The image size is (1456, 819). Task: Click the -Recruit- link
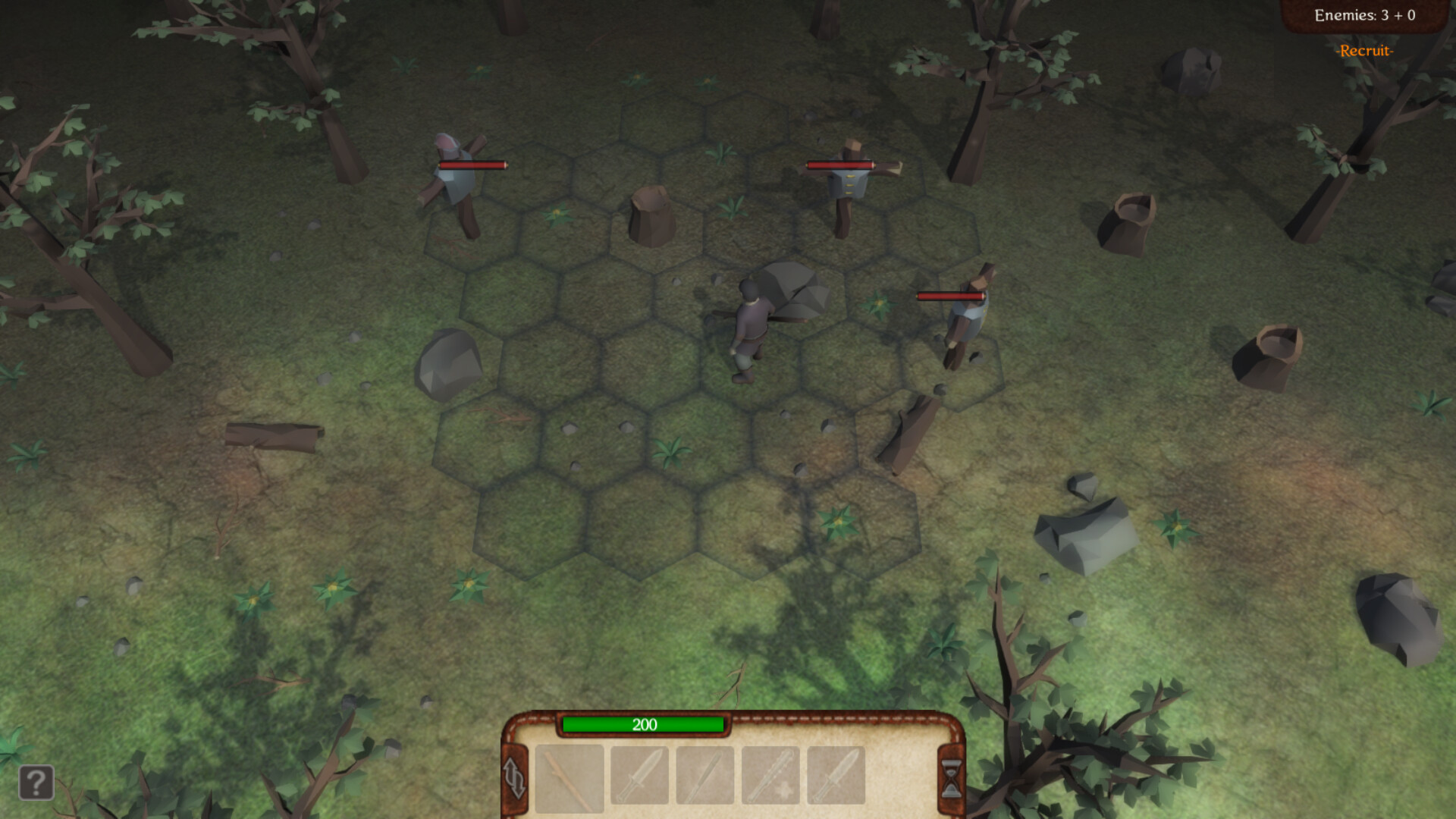click(x=1365, y=52)
